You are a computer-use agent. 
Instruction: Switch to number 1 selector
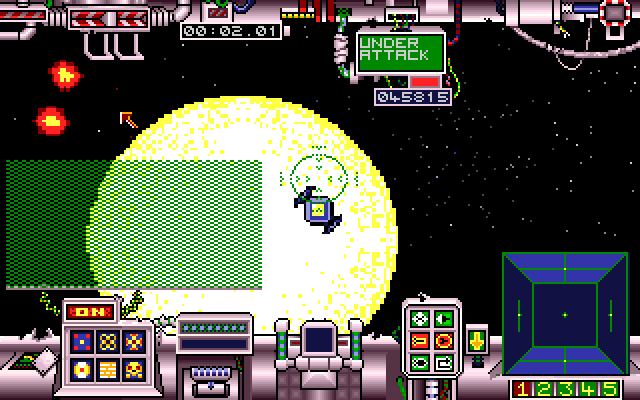[521, 389]
